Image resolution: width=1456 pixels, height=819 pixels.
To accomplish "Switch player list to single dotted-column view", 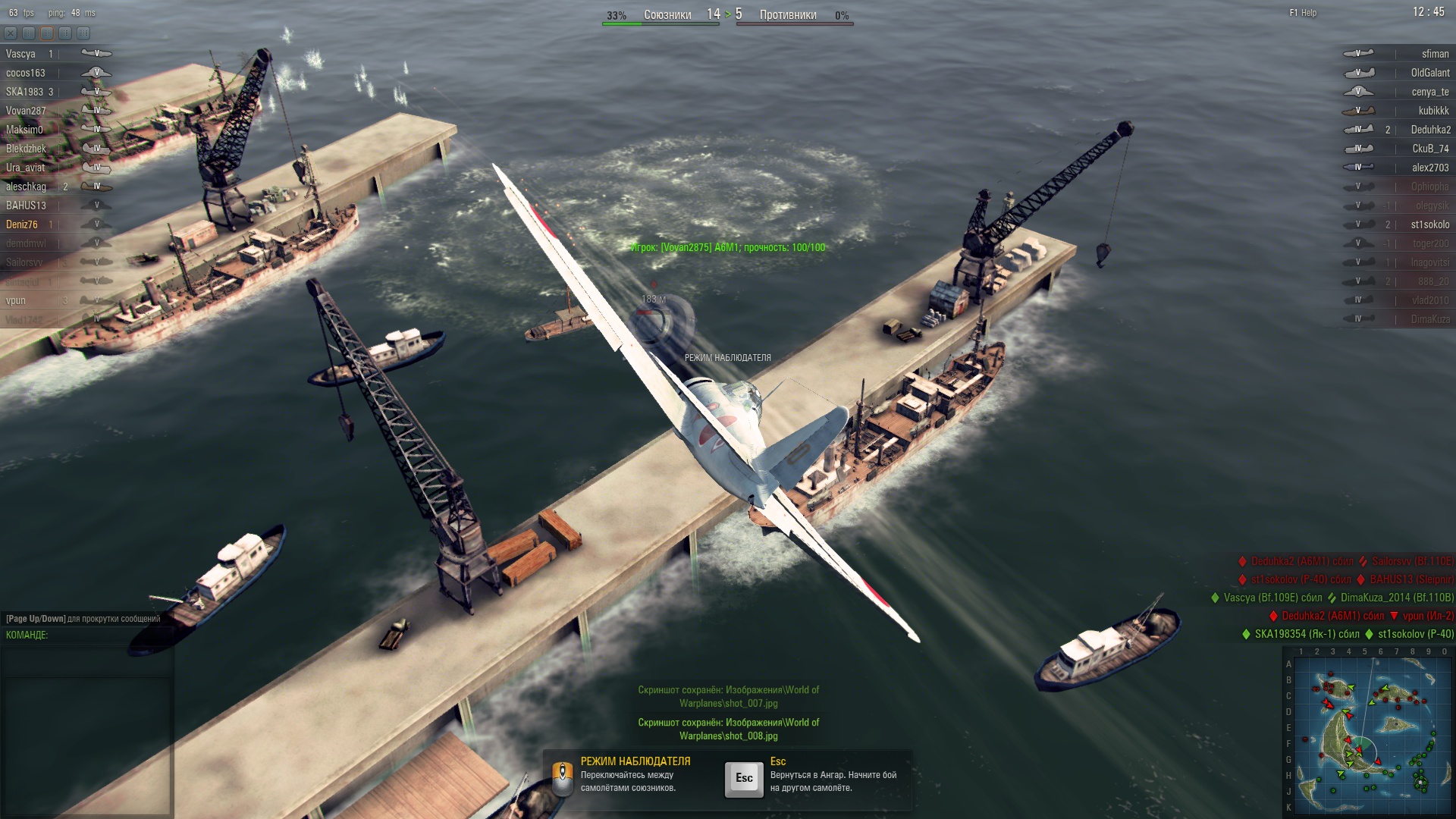I will (x=29, y=33).
